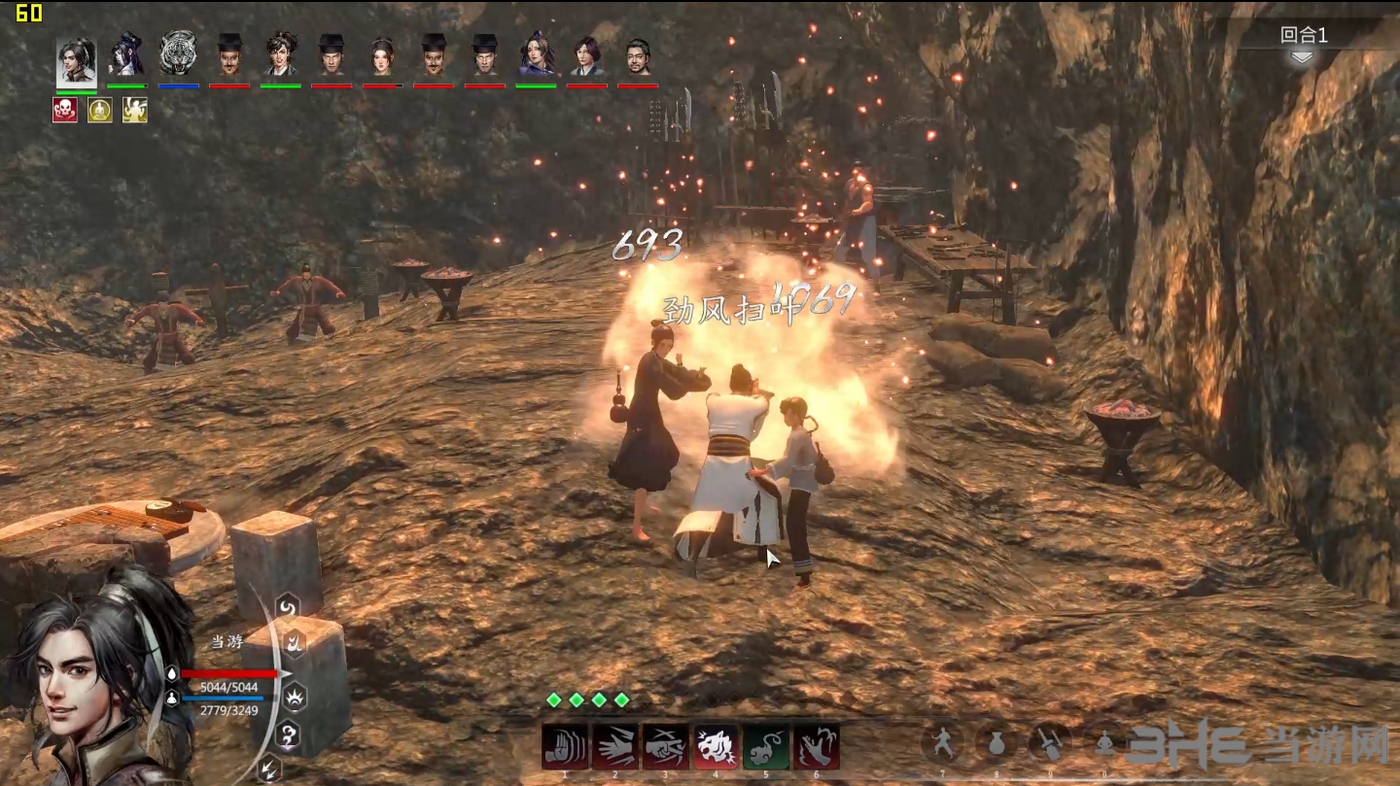Viewport: 1400px width, 786px height.
Task: Use the slashing hand skill in slot 2
Action: point(614,746)
